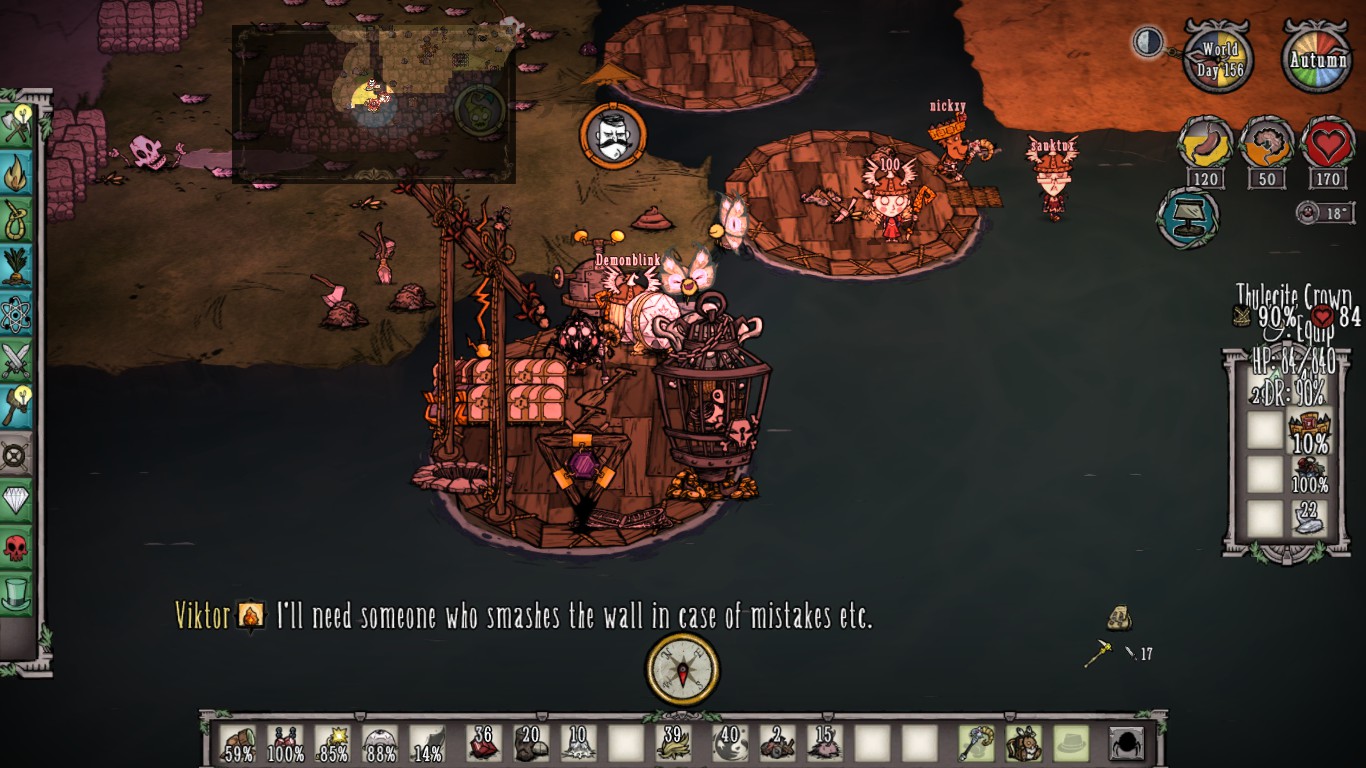Image resolution: width=1366 pixels, height=768 pixels.
Task: Select the Science atom crafting tab
Action: click(x=16, y=313)
